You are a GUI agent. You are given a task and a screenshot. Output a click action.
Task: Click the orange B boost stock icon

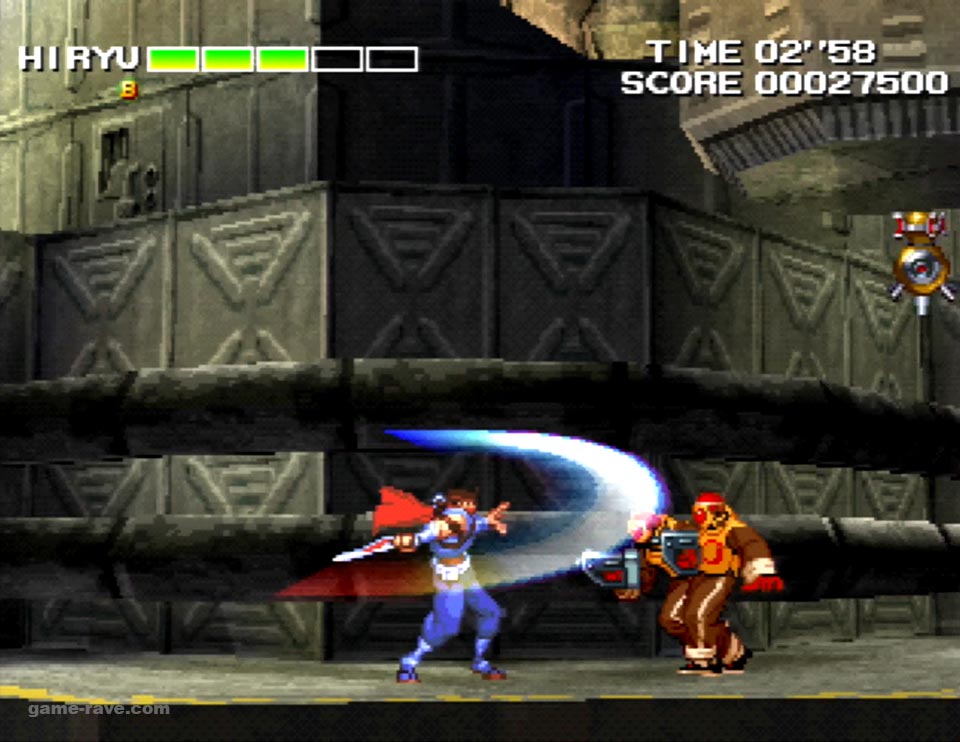(x=129, y=90)
